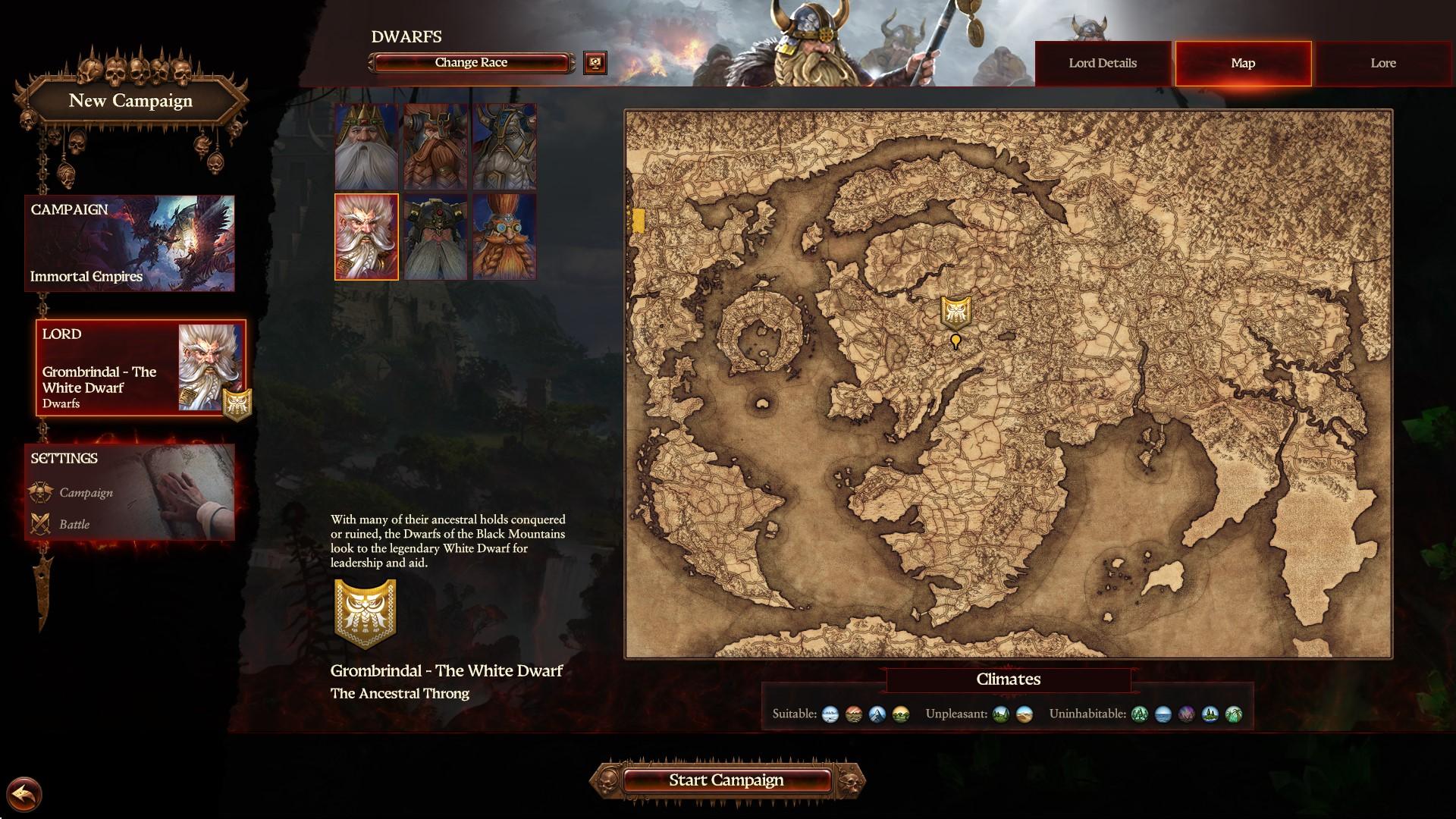
Task: Click the mountain peak climate icon
Action: tap(877, 714)
